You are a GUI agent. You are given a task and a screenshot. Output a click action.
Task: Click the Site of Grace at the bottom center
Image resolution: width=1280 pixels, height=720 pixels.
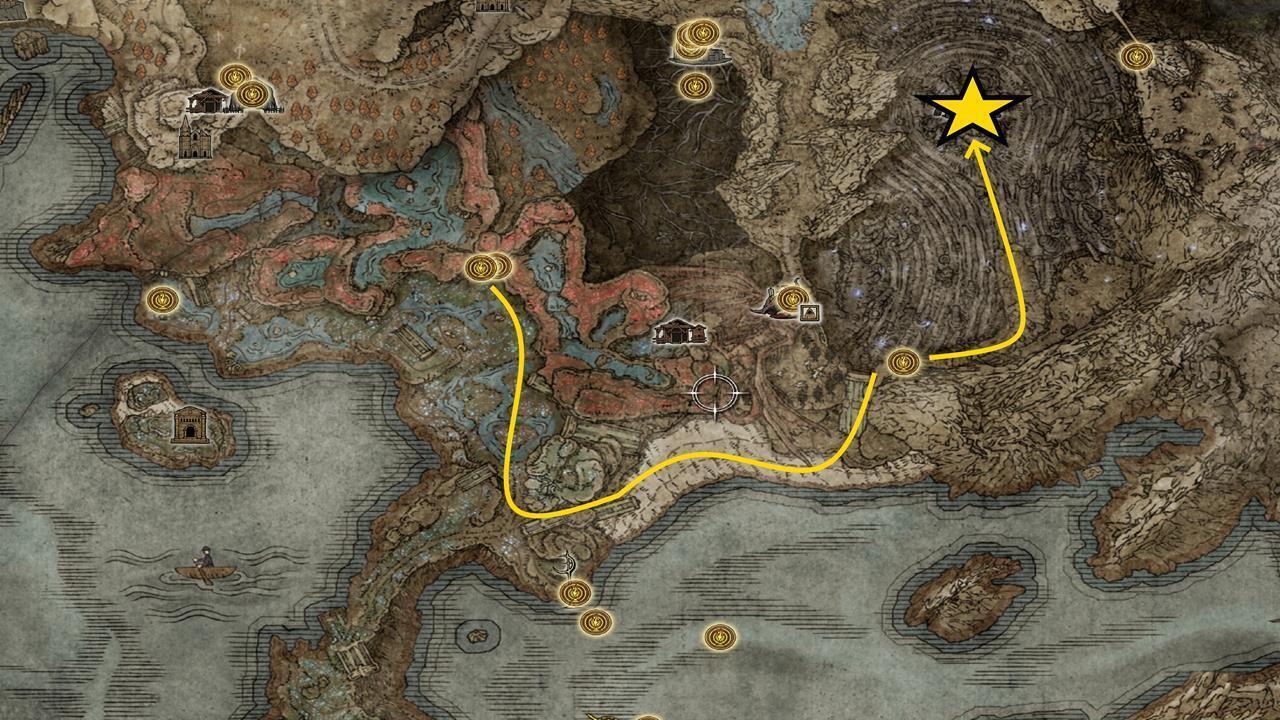point(648,716)
